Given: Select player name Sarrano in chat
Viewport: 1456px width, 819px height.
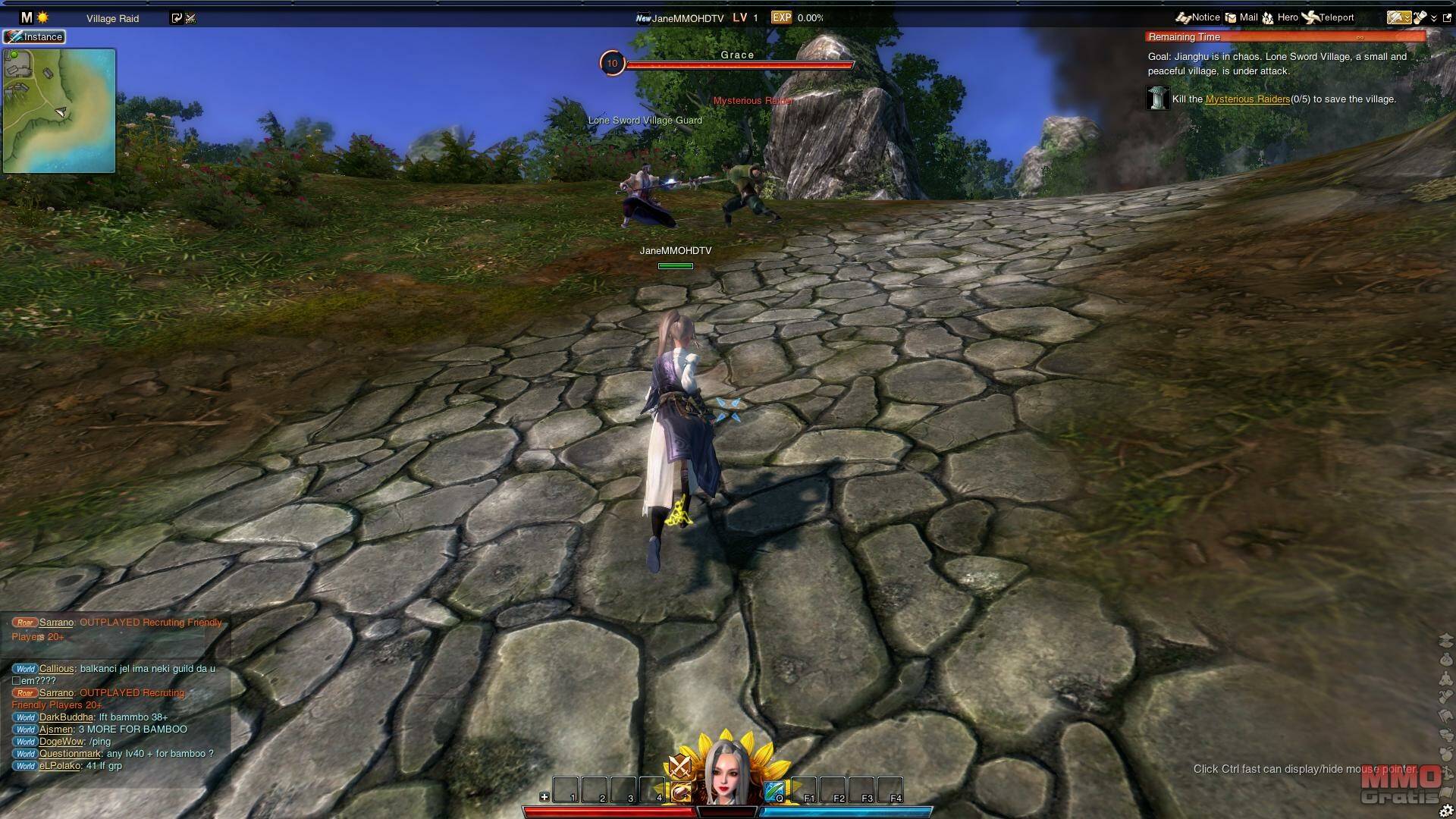Looking at the screenshot, I should [57, 623].
